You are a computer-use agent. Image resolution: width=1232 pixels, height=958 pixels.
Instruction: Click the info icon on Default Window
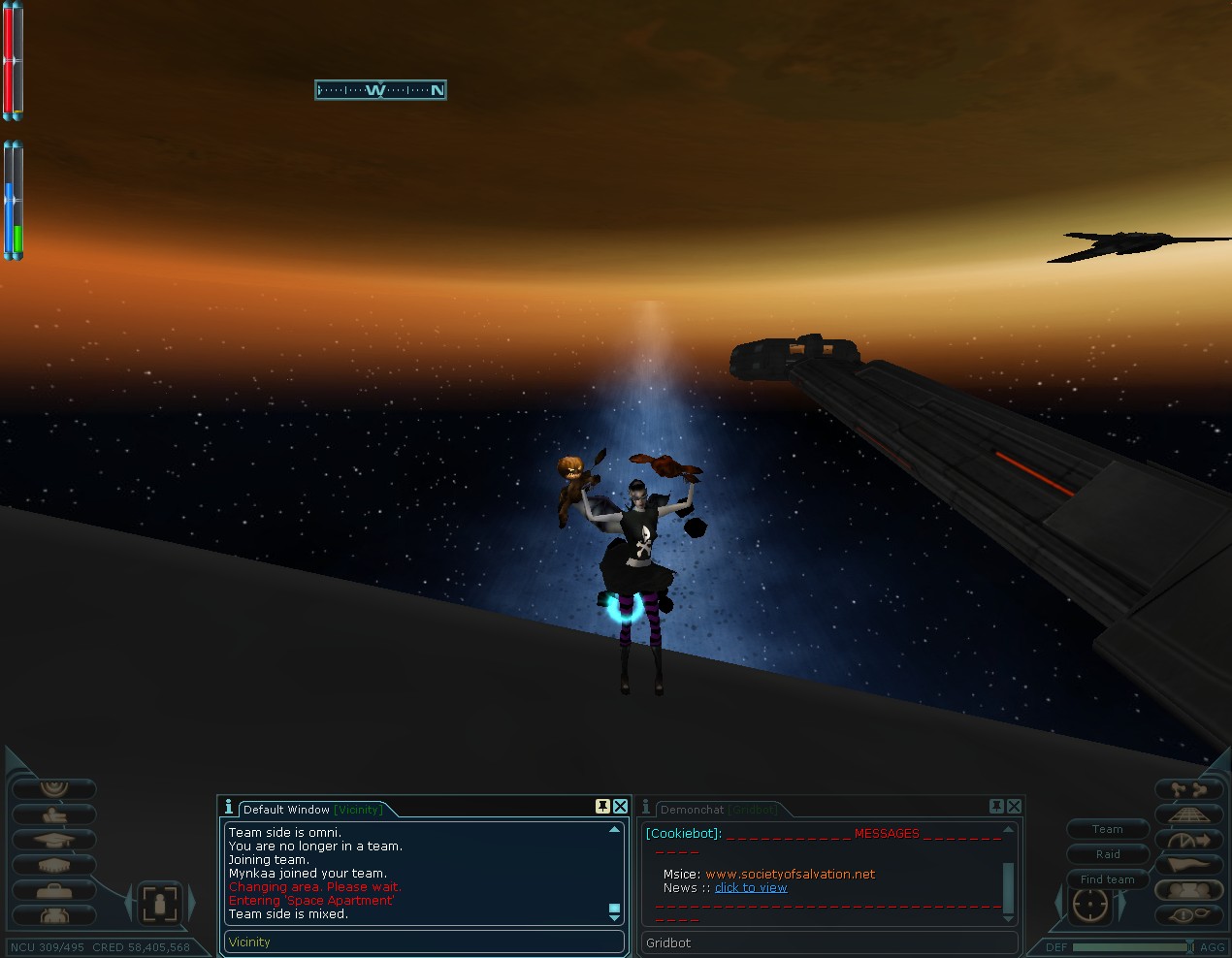229,807
